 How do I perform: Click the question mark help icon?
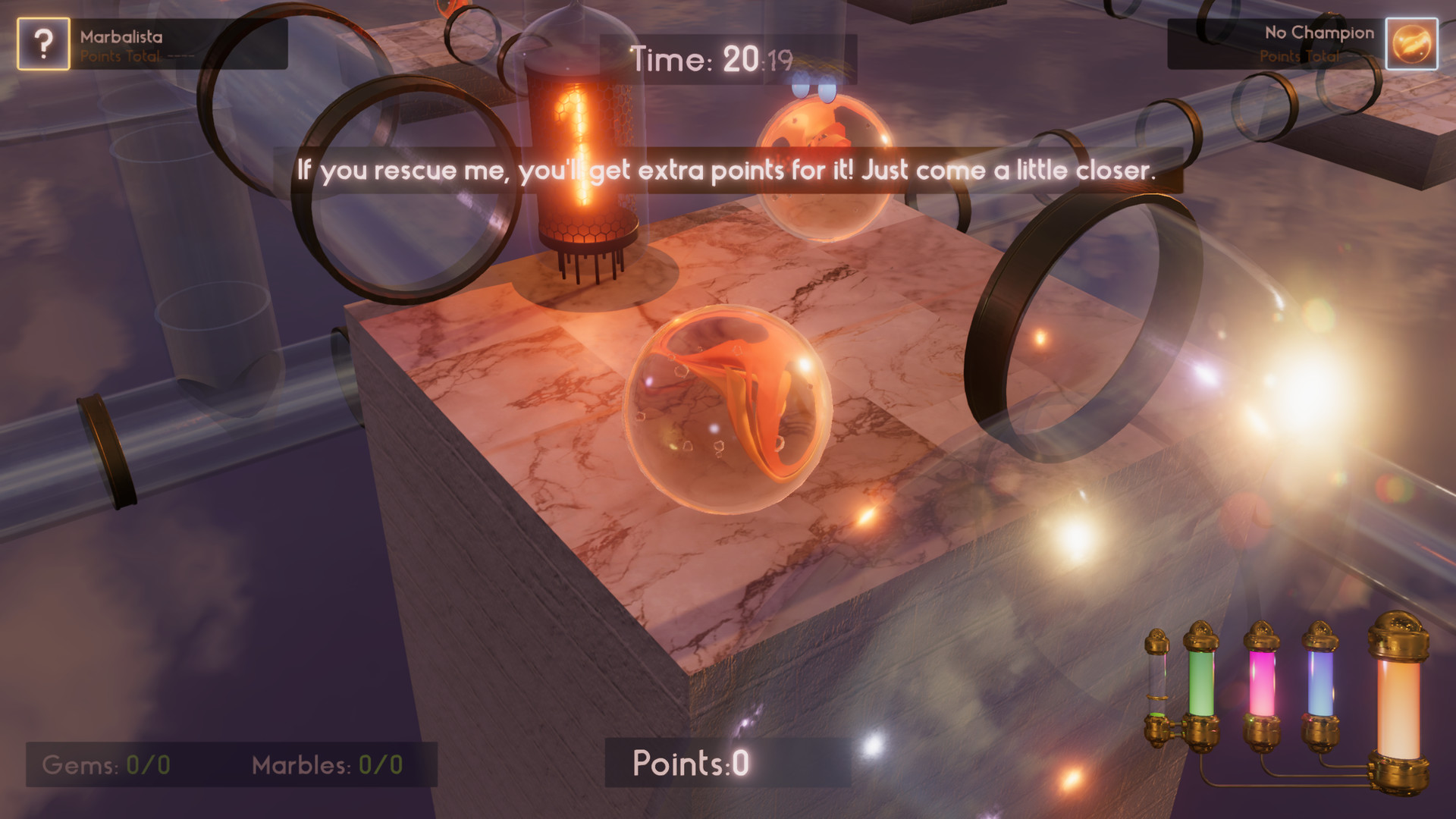pos(43,43)
